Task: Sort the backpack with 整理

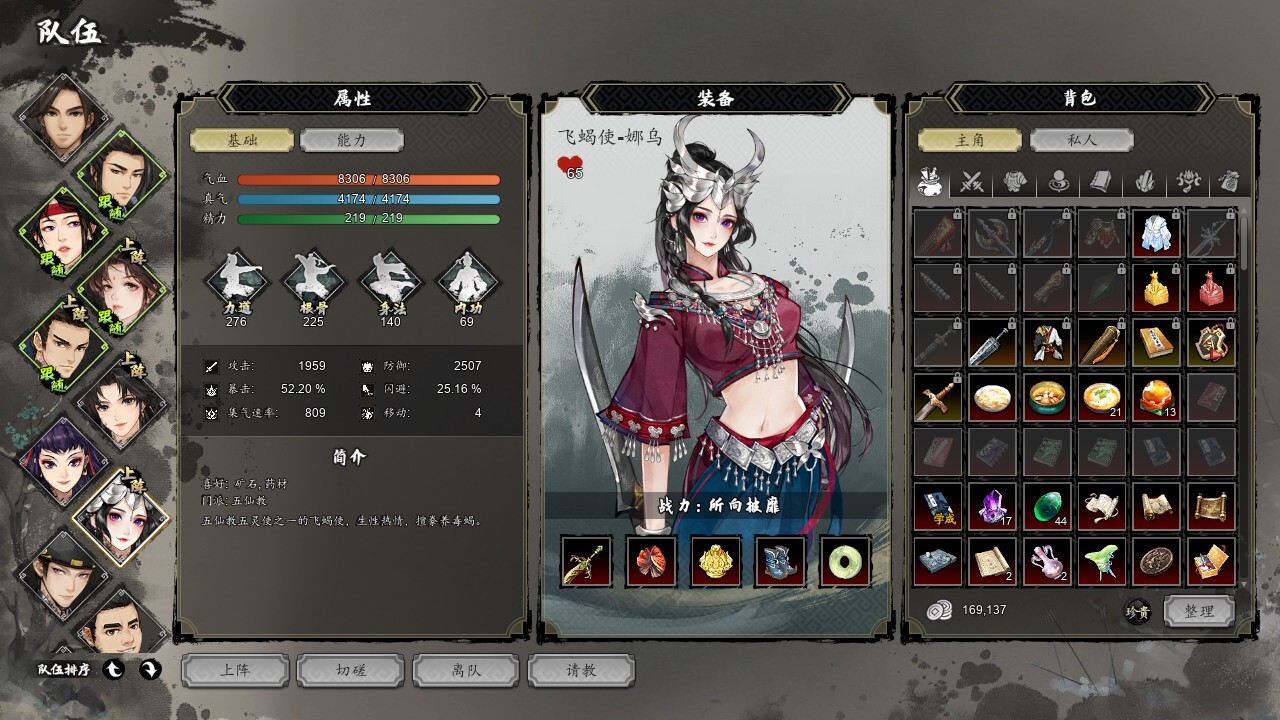Action: pos(1199,611)
